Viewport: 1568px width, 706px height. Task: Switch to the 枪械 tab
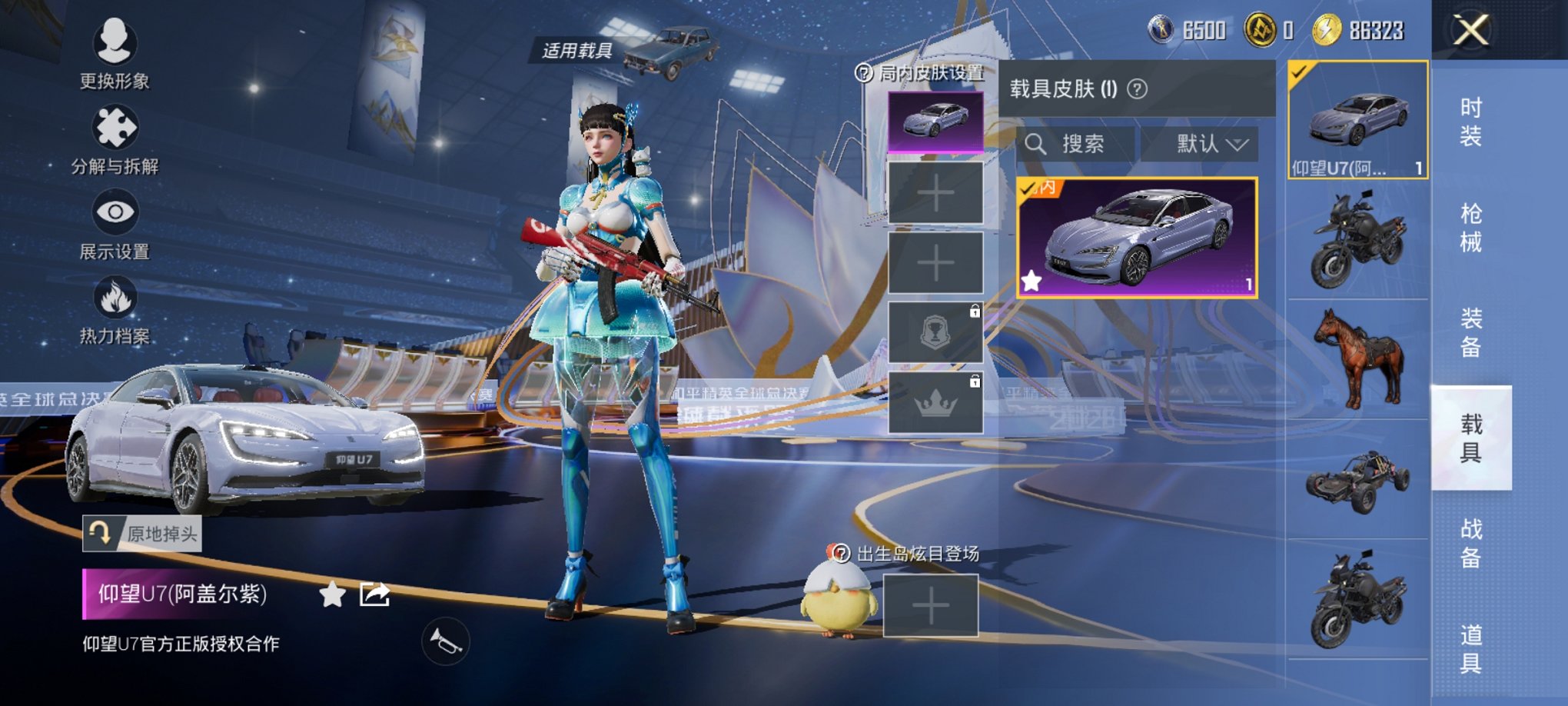(x=1470, y=228)
